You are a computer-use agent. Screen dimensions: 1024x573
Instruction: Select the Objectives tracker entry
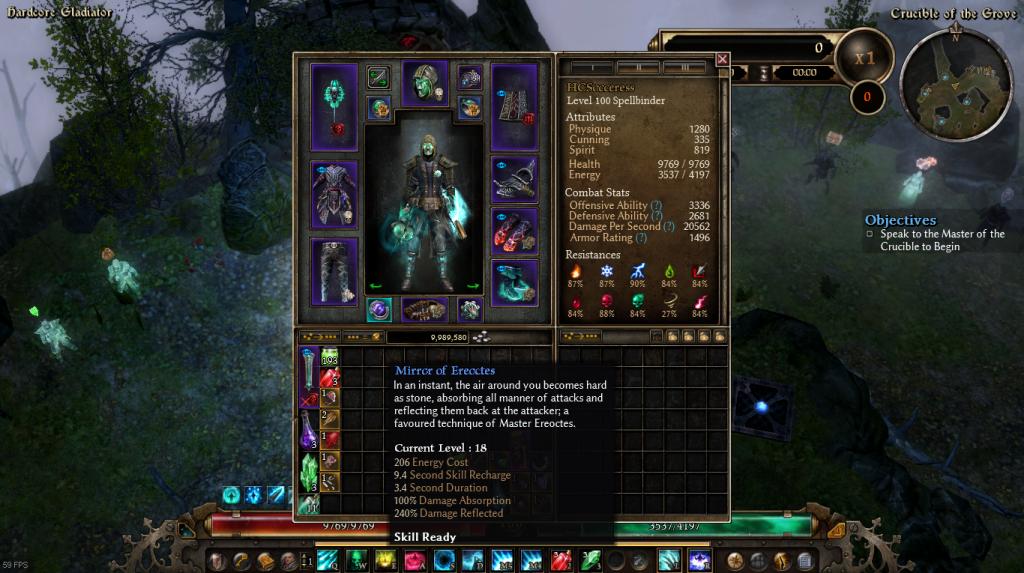point(935,240)
